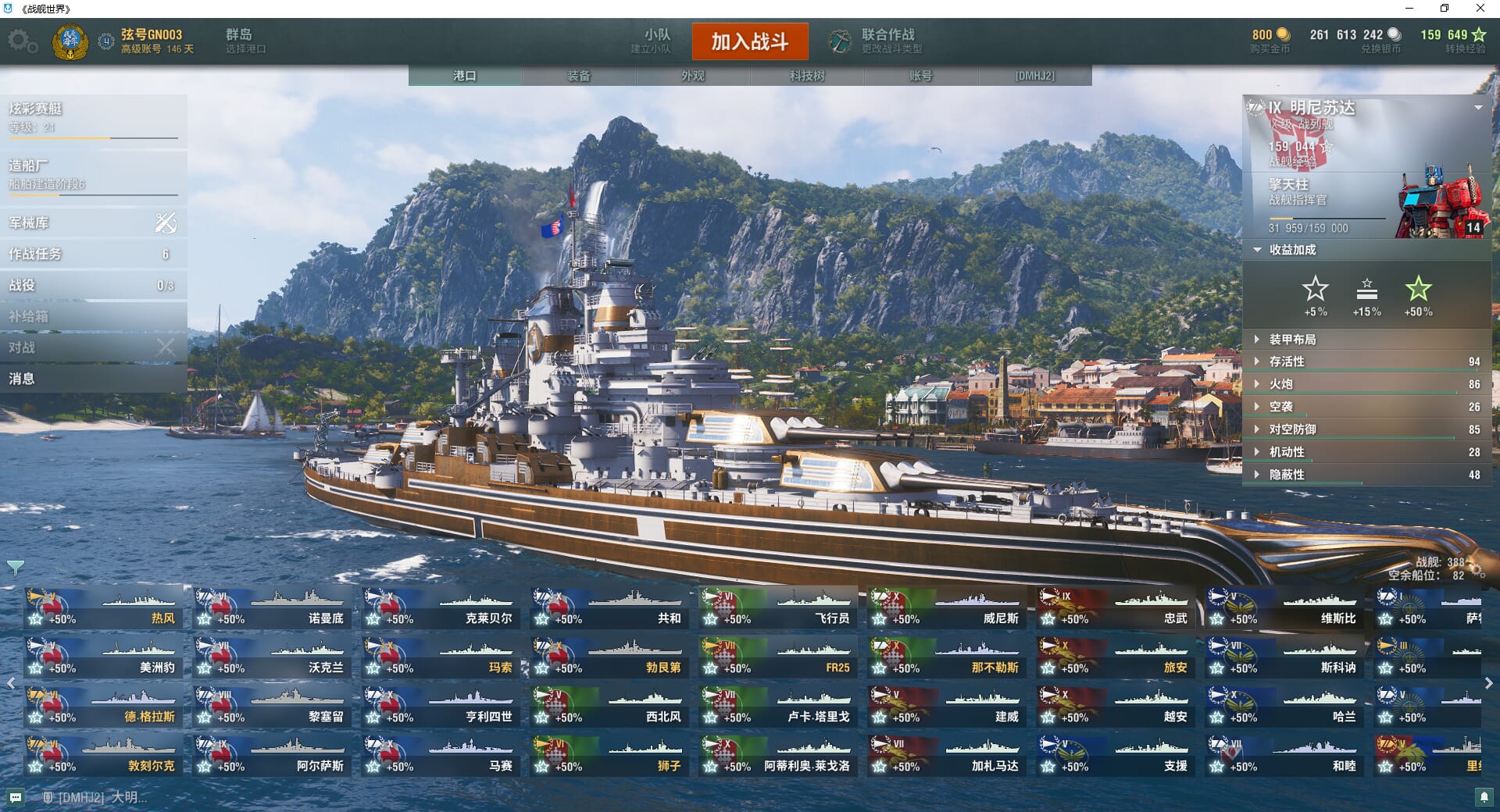Expand the 装甲布局 armor layout section
This screenshot has height=812, width=1500.
click(x=1292, y=340)
